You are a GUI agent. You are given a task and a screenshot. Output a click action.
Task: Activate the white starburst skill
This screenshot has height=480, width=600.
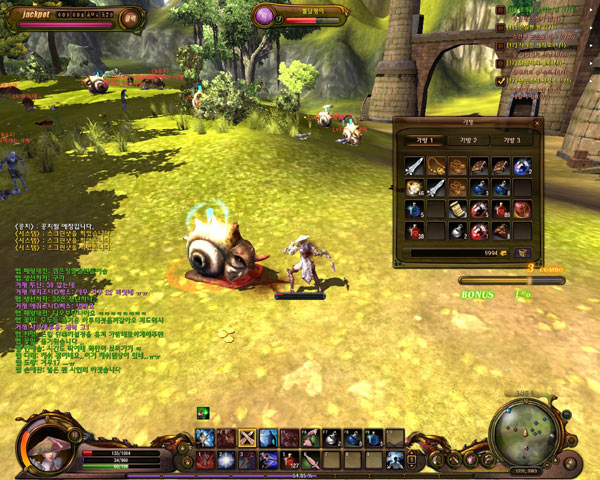226,460
